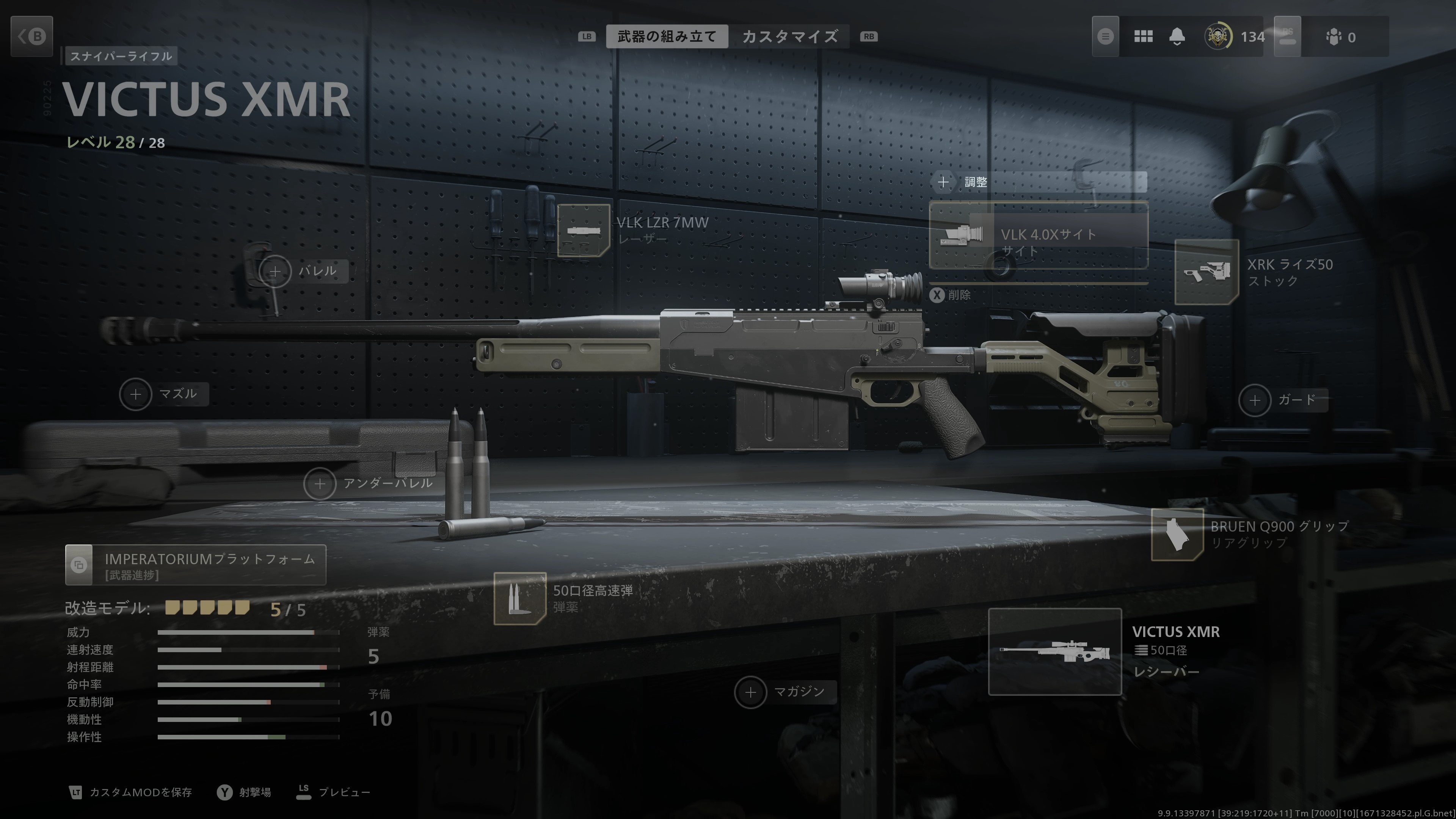Choose the アンダーバレル attachment slot
Screen dimensions: 1456x819
coord(320,484)
